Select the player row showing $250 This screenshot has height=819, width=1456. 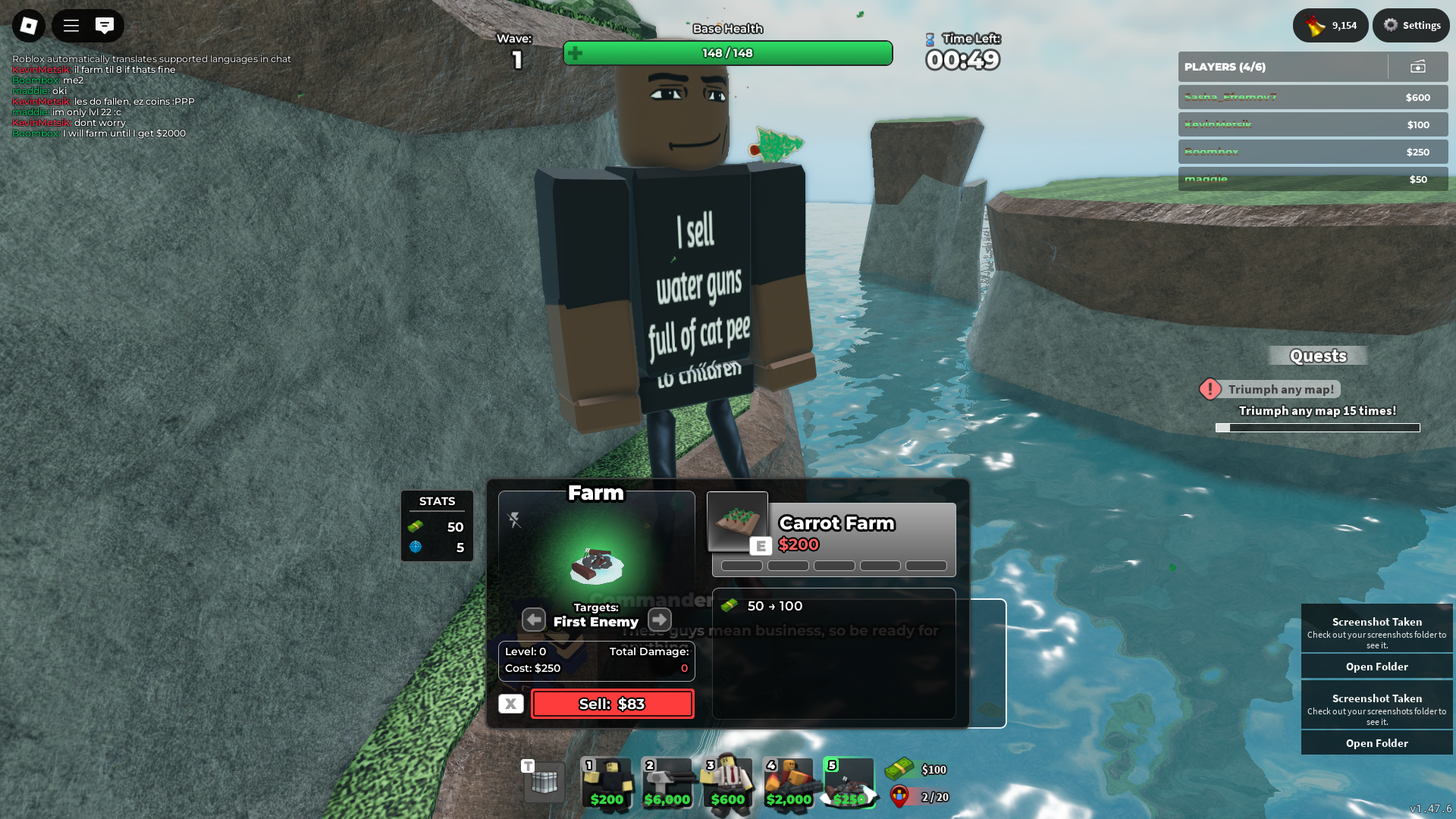pyautogui.click(x=1313, y=152)
